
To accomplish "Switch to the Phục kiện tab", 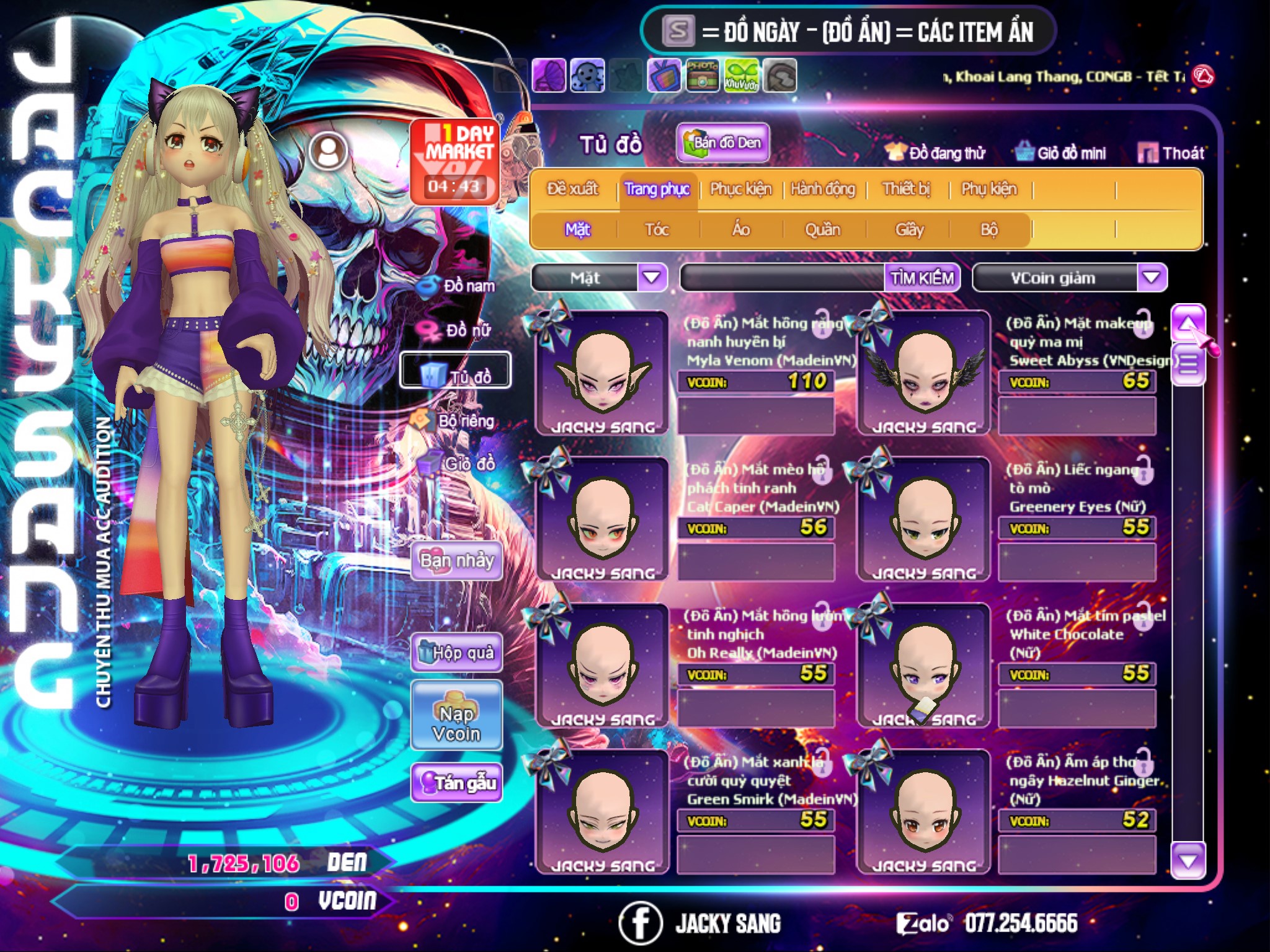I will pos(740,189).
